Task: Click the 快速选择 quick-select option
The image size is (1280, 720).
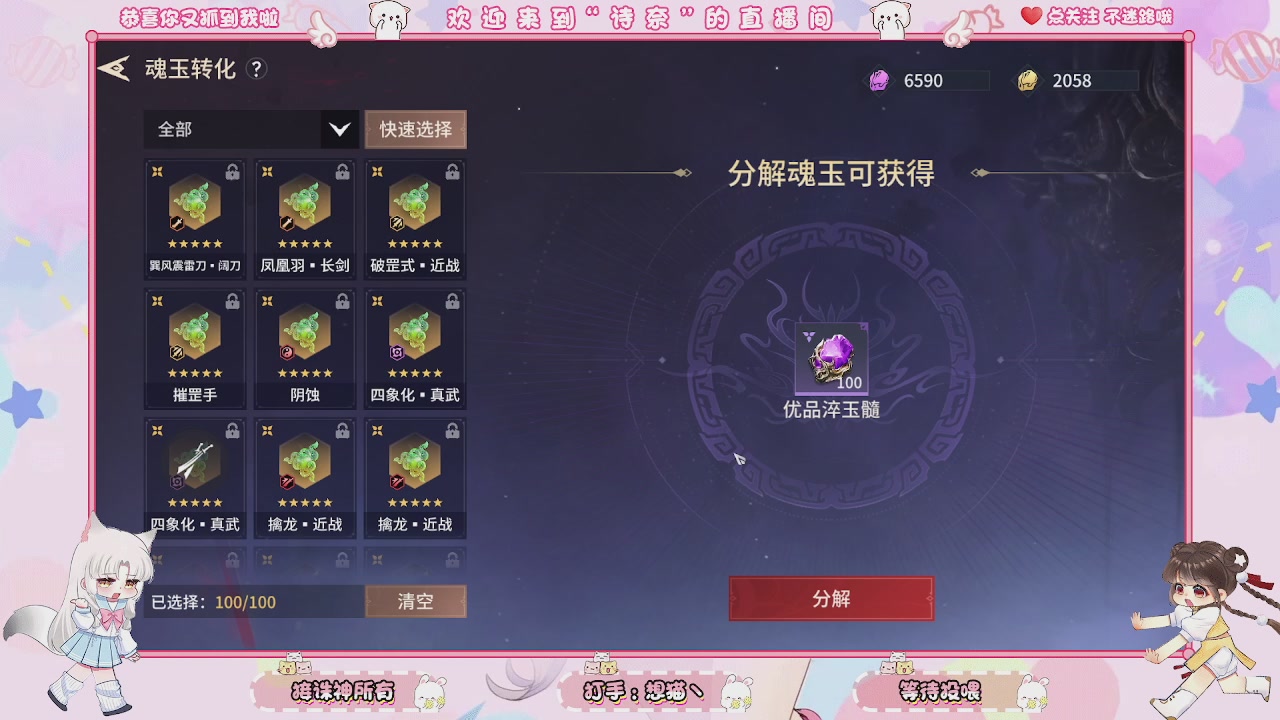Action: 415,129
